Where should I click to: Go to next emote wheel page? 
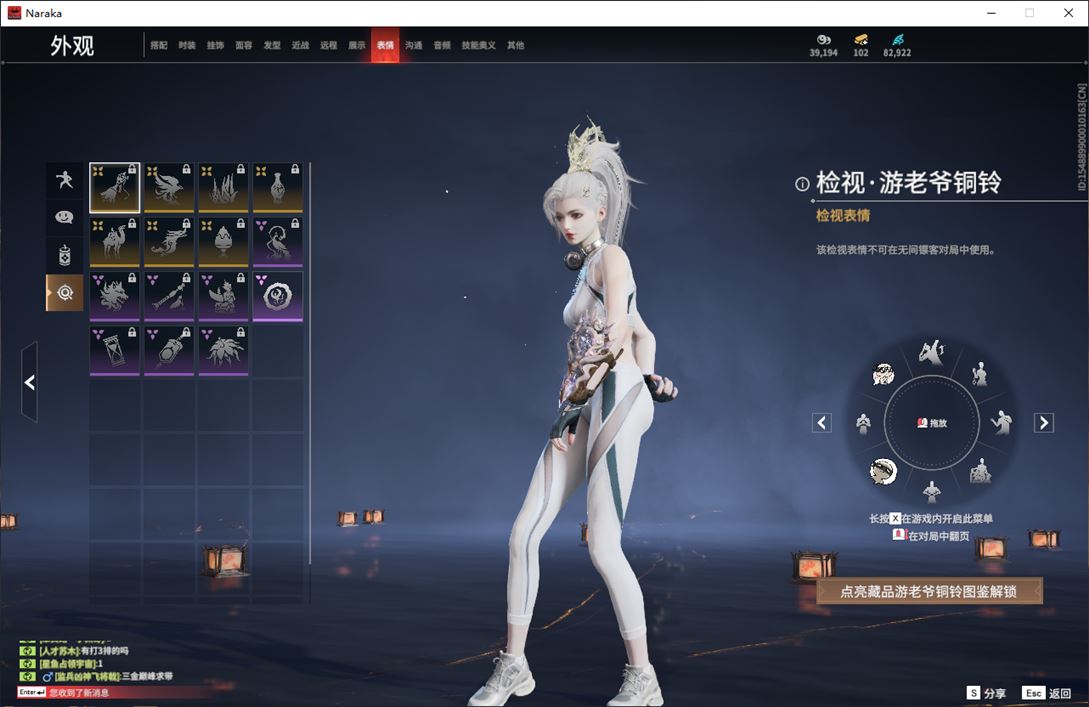pyautogui.click(x=1044, y=423)
